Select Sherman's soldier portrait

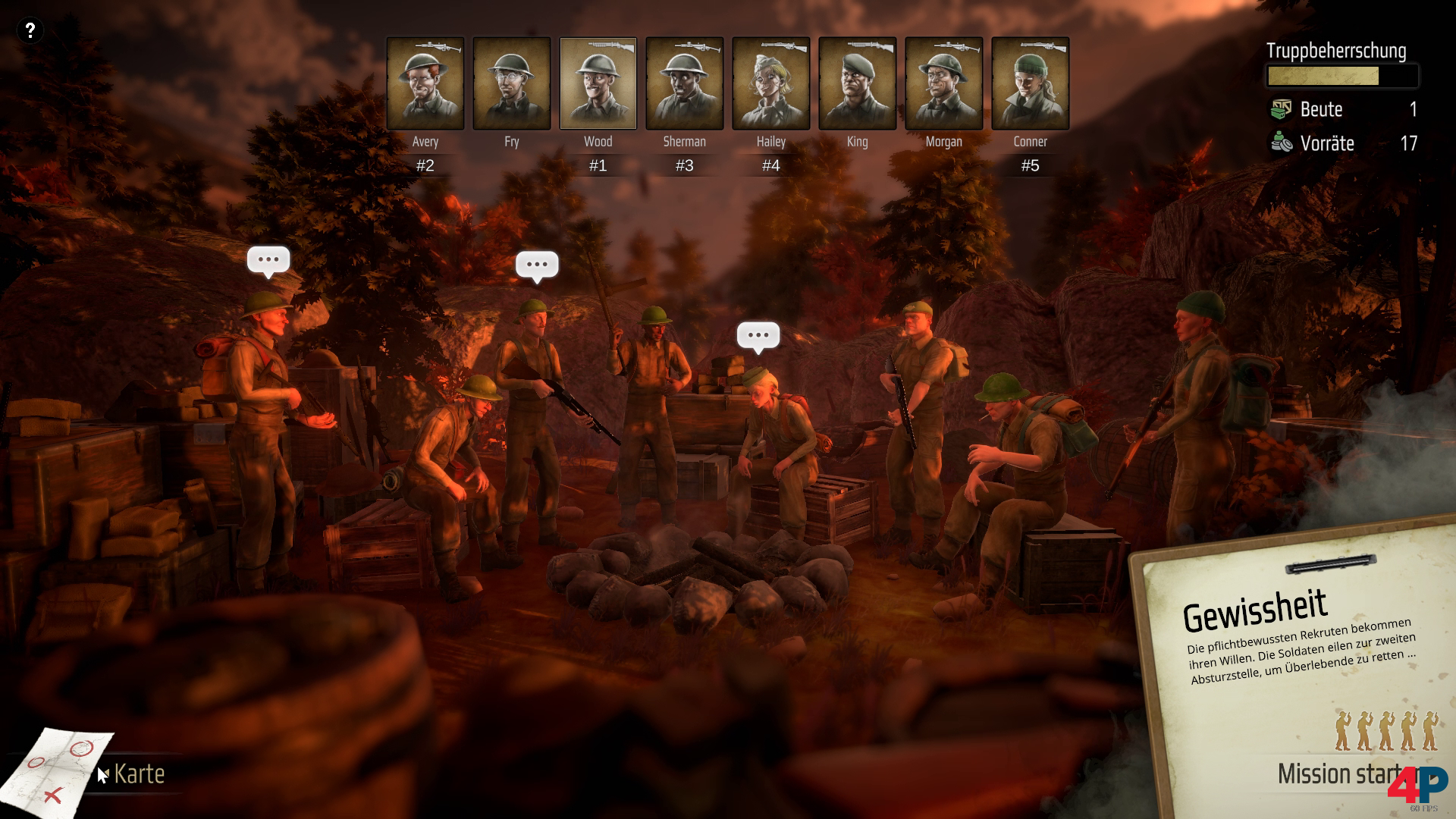click(685, 83)
